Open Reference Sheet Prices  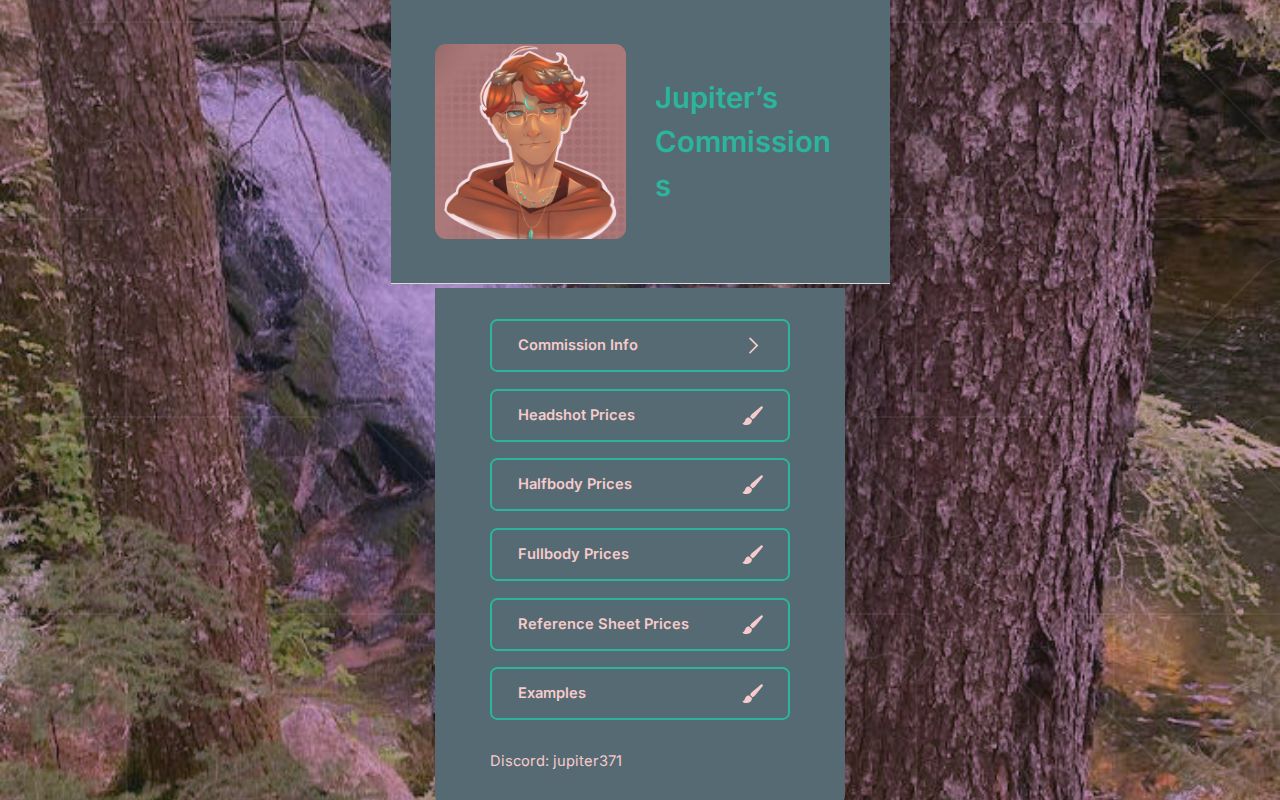[640, 624]
